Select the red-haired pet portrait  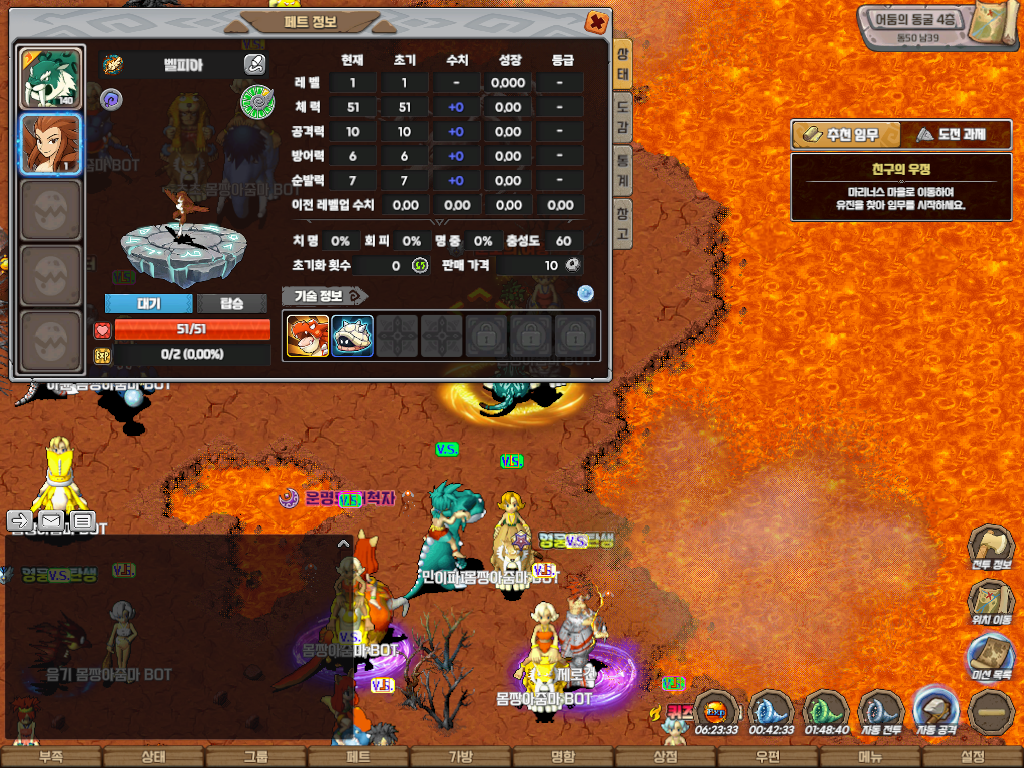pos(51,144)
